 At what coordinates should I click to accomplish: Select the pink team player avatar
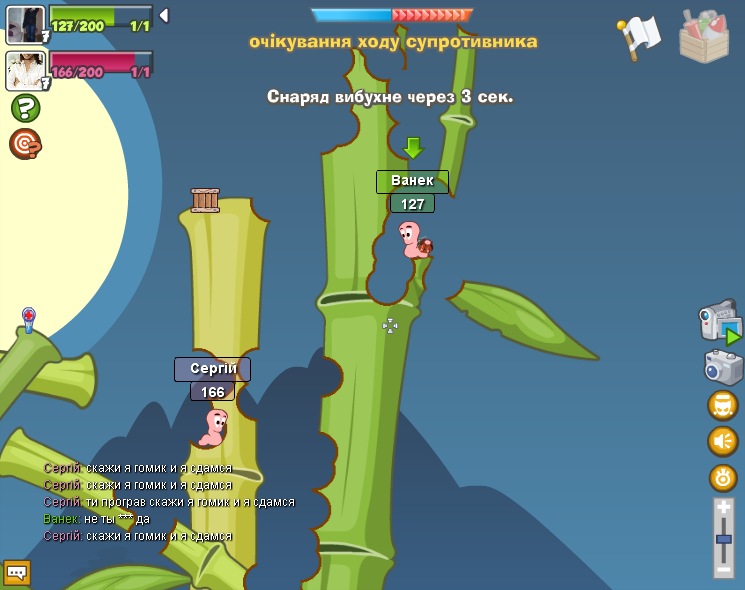tap(24, 70)
